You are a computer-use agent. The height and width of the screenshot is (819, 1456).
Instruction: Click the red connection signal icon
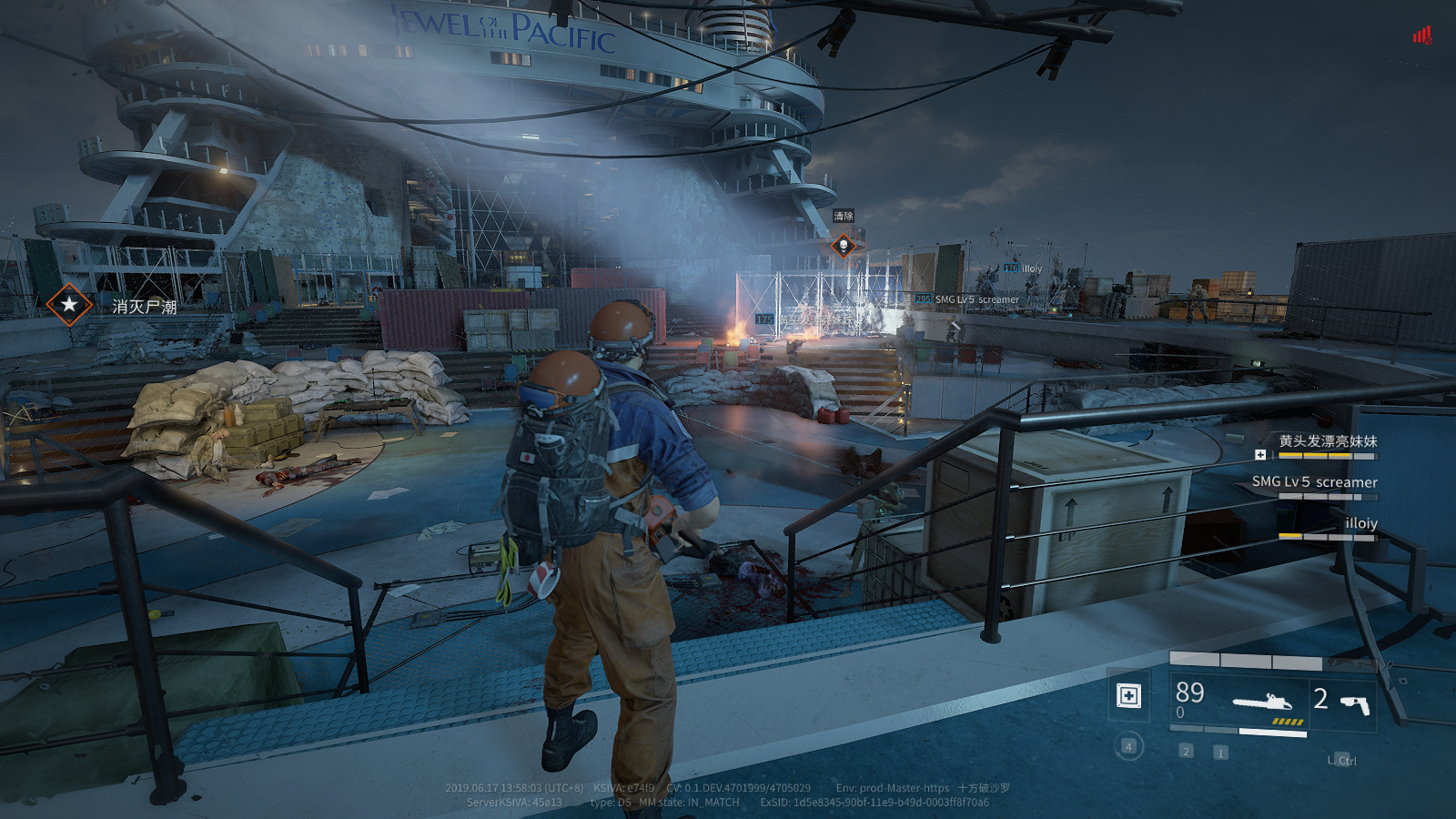(x=1421, y=35)
